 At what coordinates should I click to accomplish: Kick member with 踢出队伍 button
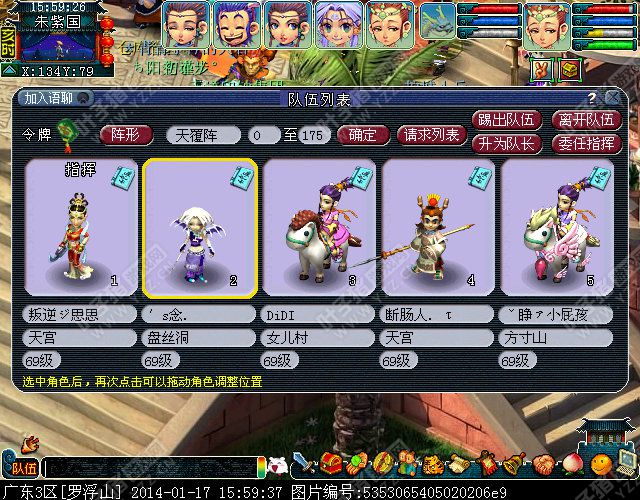[x=508, y=120]
